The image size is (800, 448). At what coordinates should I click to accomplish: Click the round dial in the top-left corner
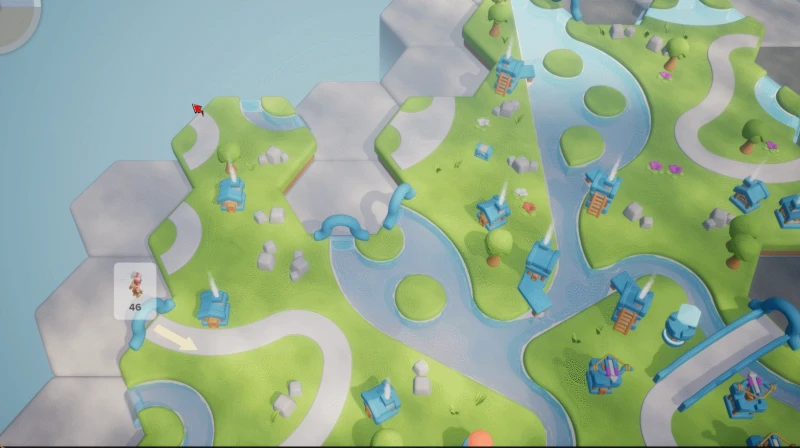[x=14, y=20]
